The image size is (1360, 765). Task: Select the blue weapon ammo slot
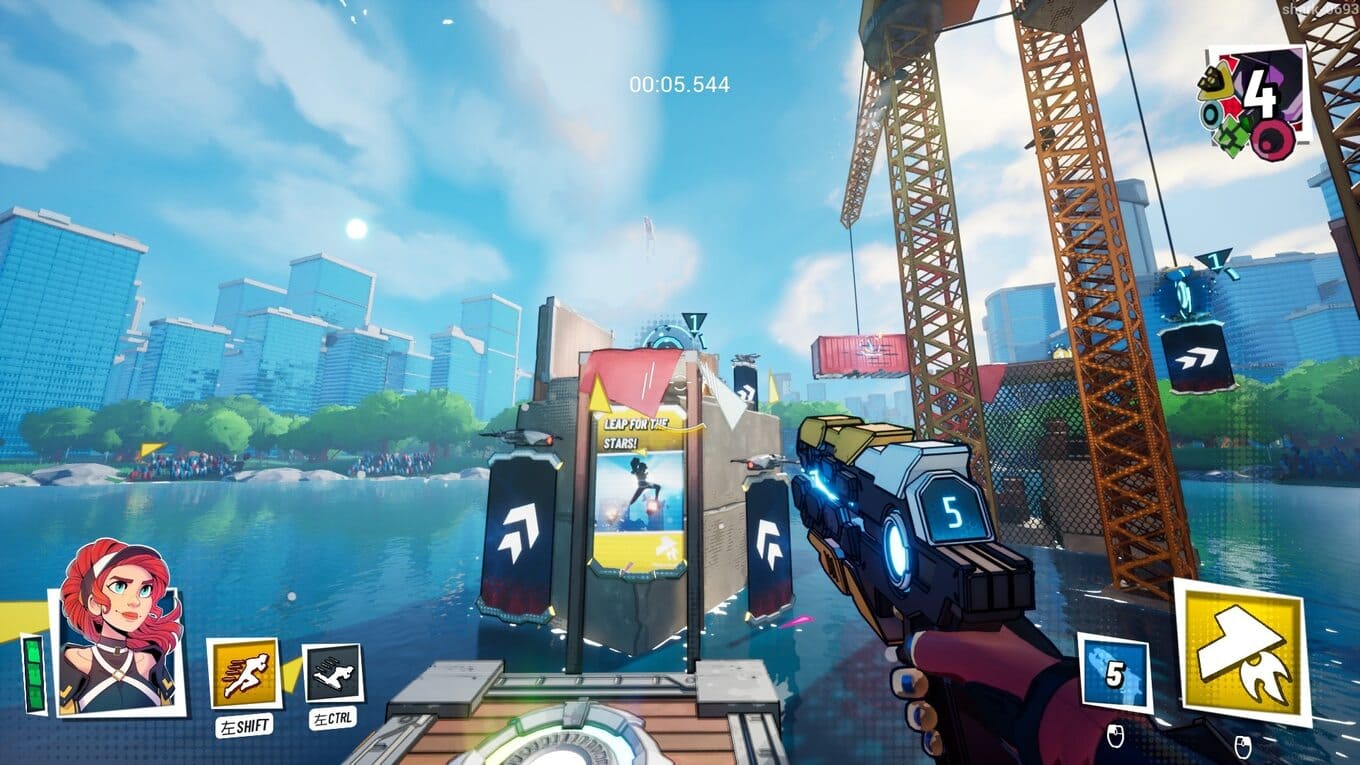(1114, 672)
